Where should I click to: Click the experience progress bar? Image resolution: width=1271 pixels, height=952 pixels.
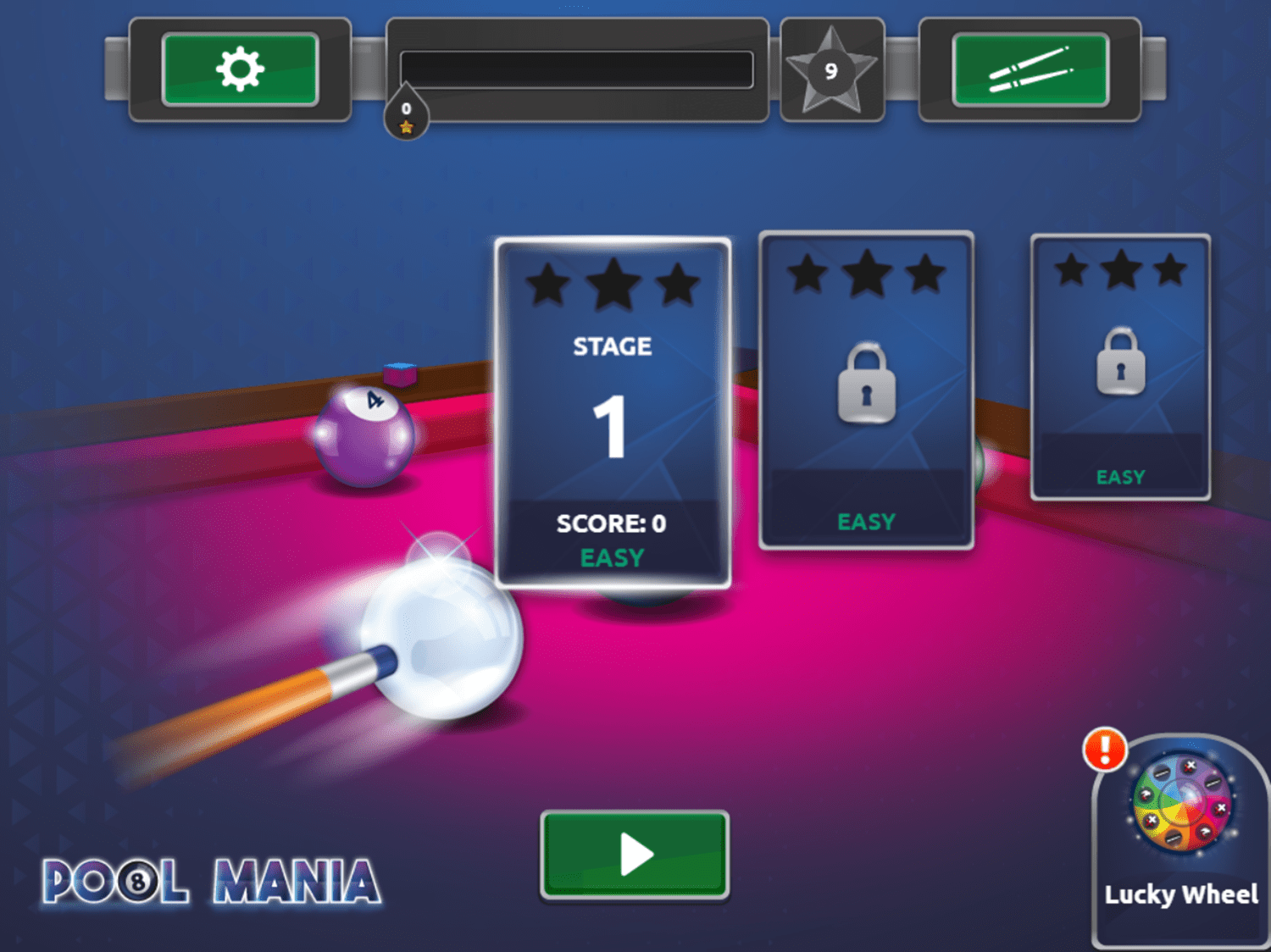(577, 69)
